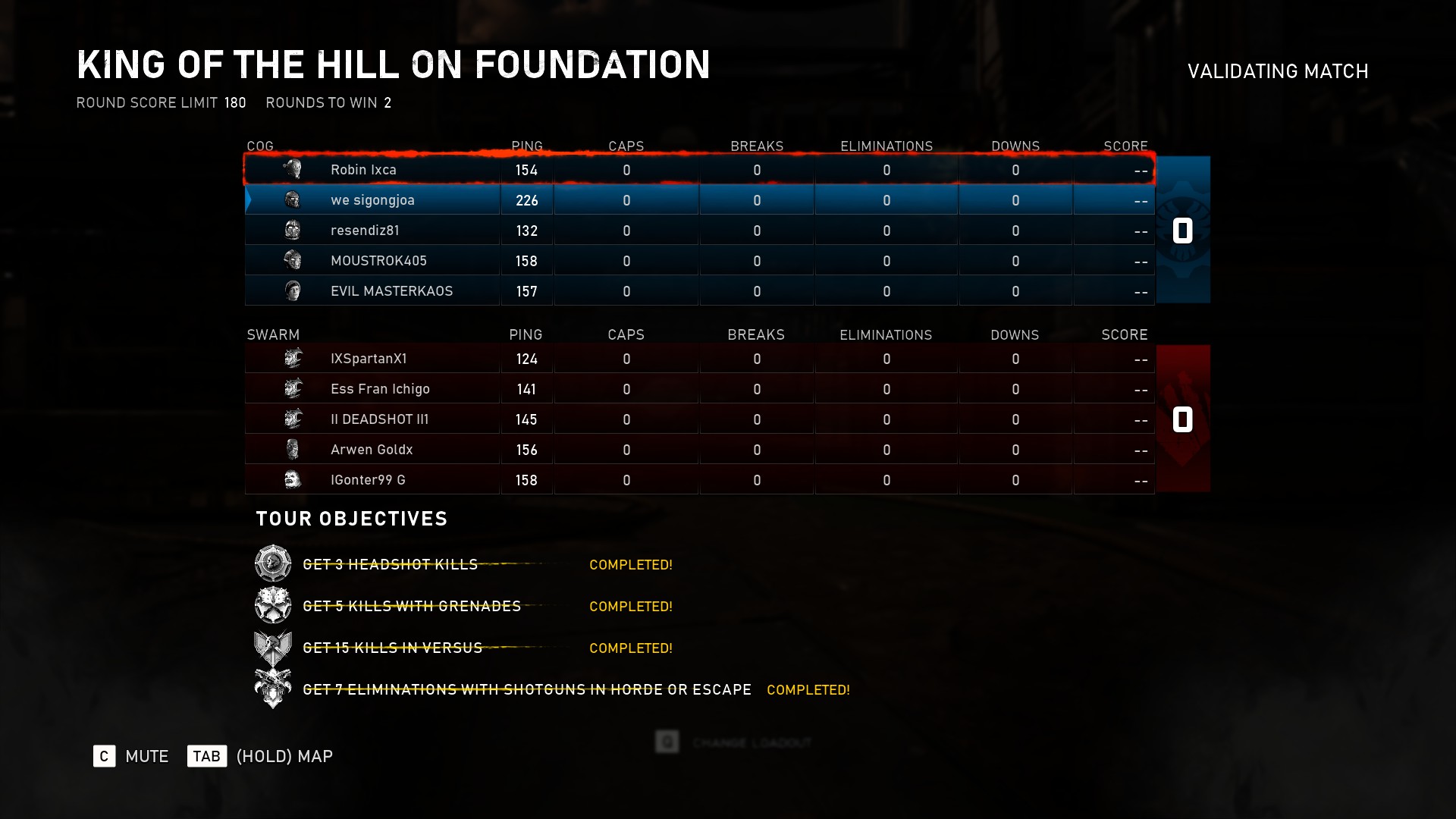Mute the selected player

105,756
